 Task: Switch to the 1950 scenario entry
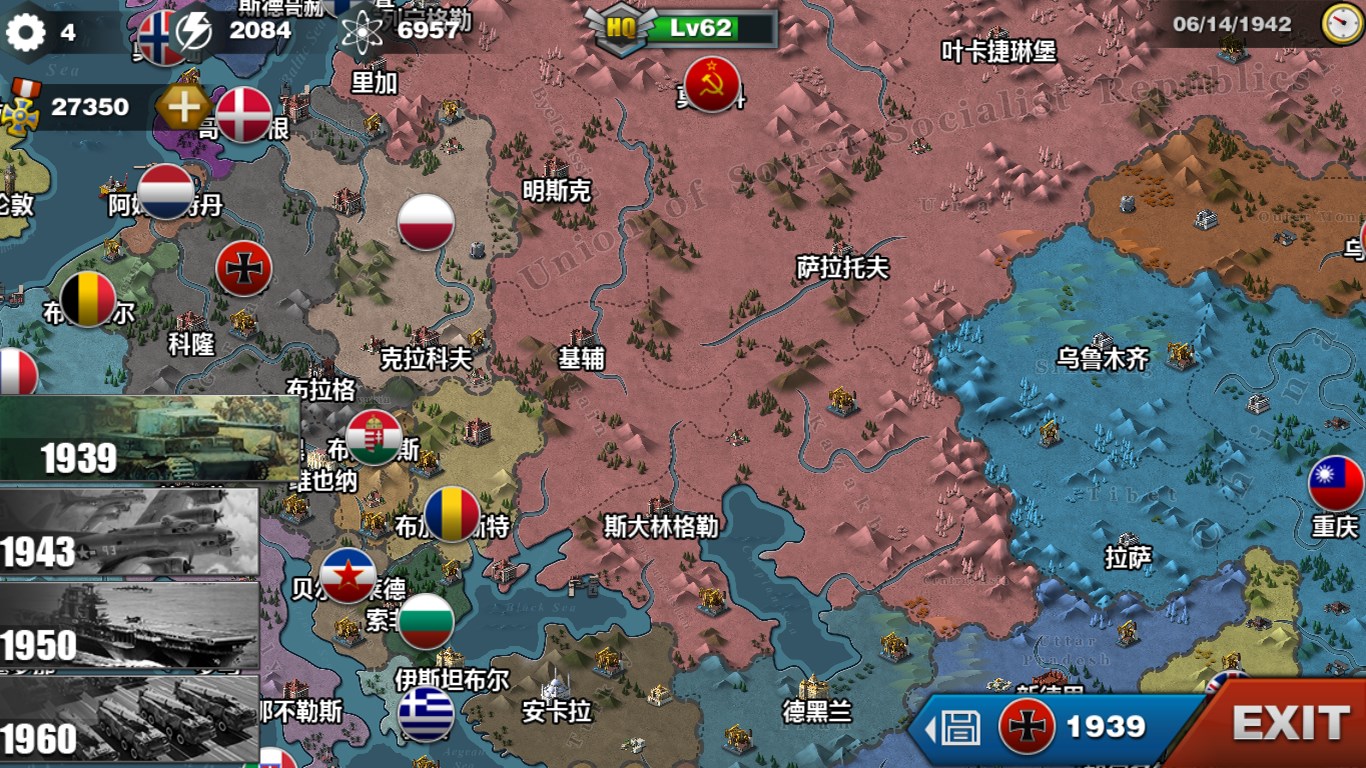click(x=130, y=625)
